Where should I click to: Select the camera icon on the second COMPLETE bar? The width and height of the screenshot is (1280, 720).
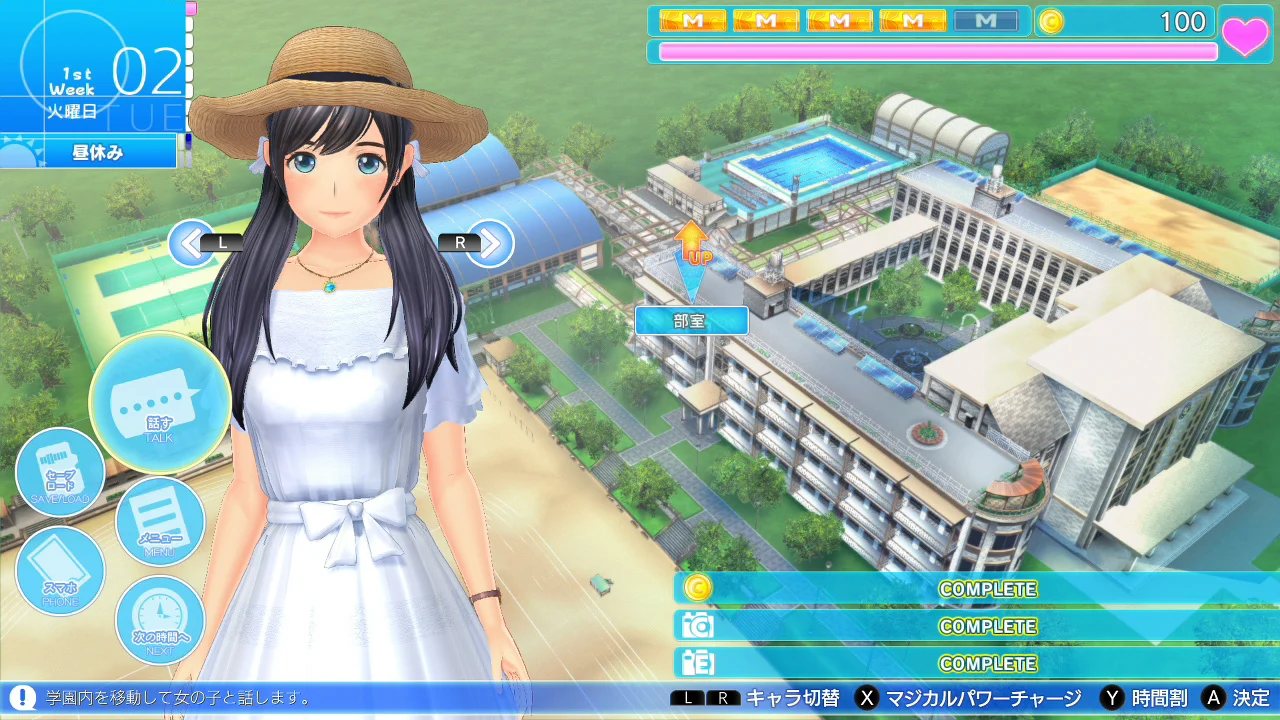pos(697,625)
